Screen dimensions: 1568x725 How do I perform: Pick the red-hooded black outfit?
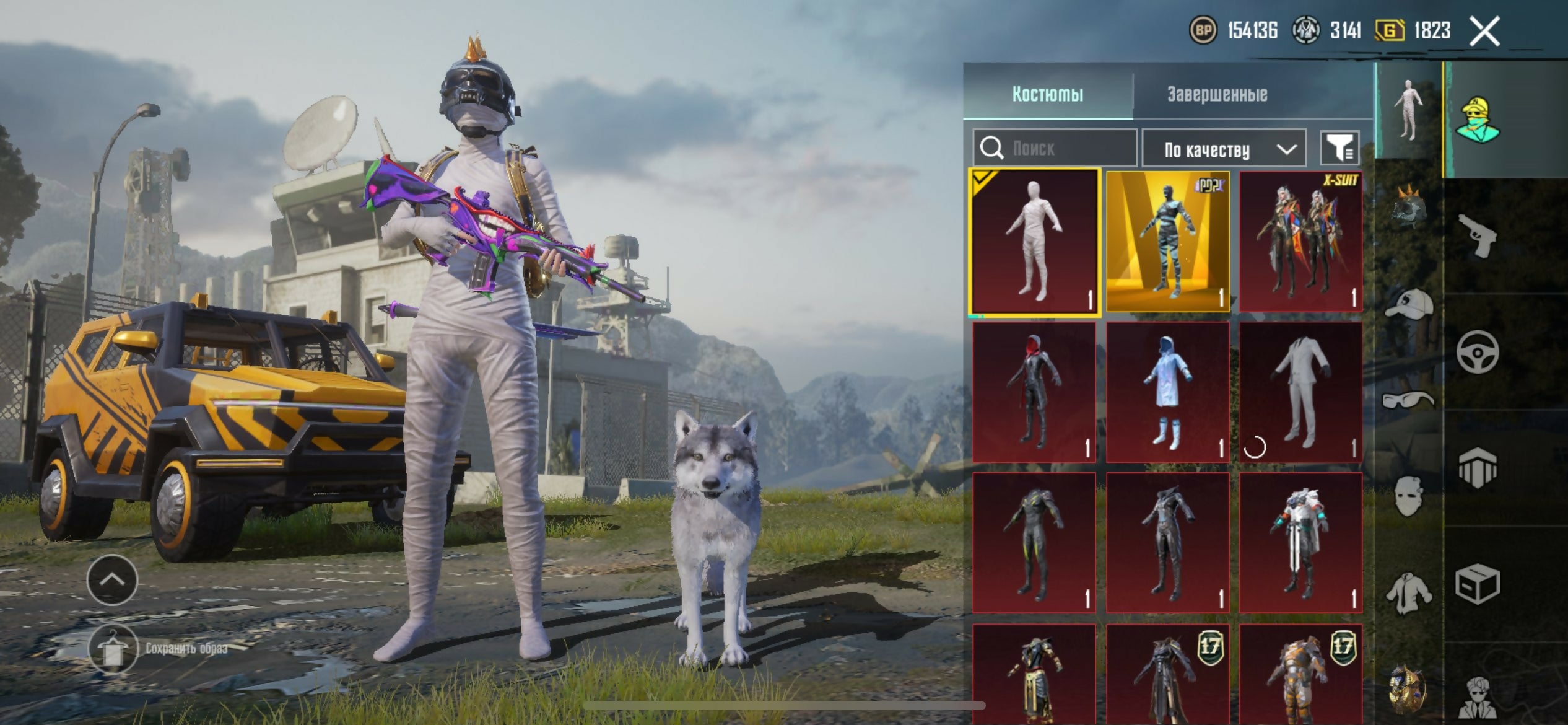(x=1034, y=392)
